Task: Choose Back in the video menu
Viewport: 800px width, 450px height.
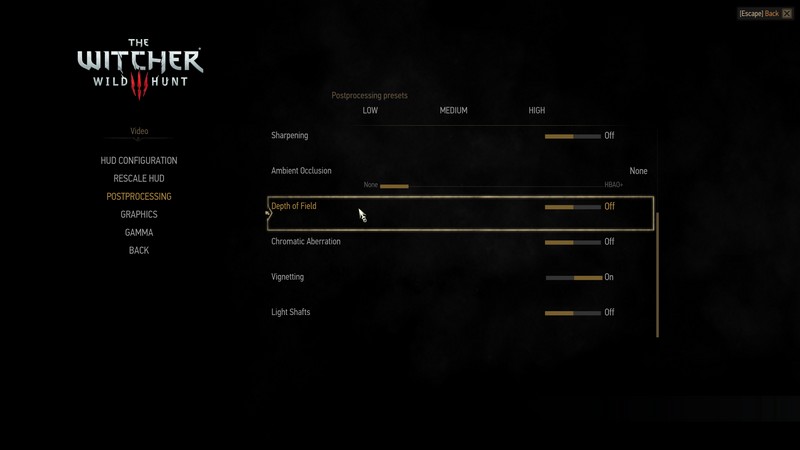Action: [139, 251]
